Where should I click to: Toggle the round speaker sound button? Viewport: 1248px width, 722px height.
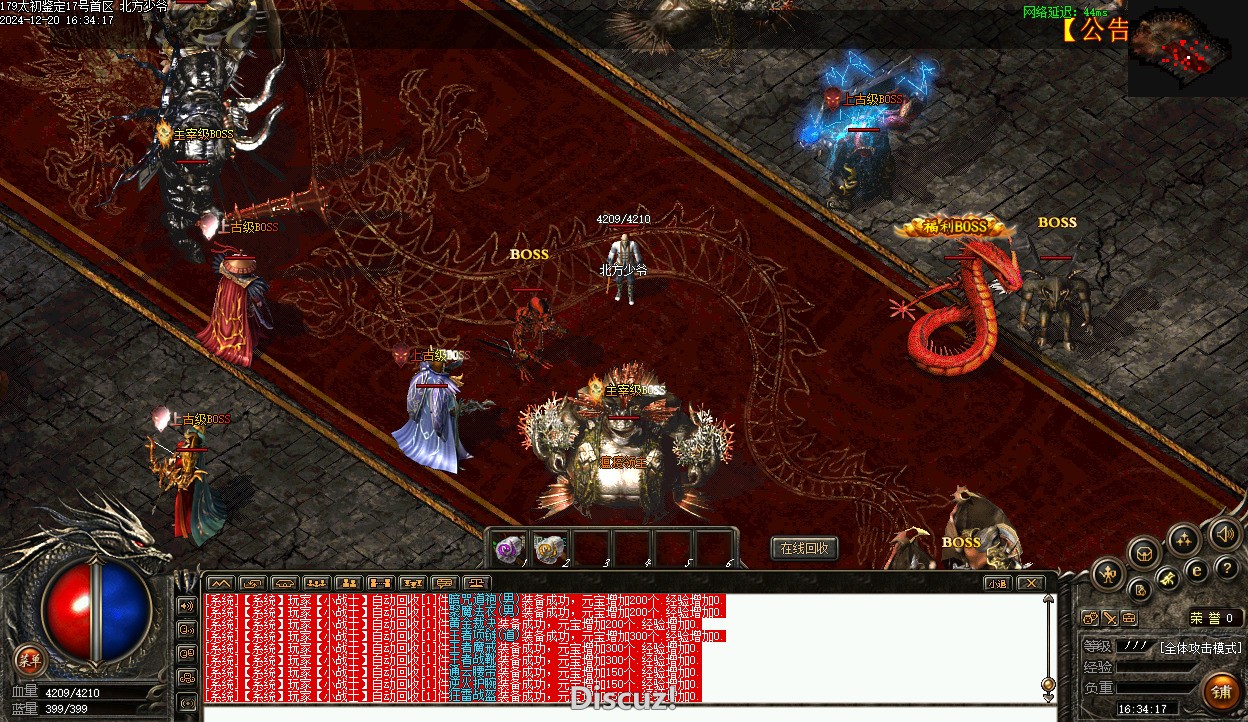(x=1224, y=533)
